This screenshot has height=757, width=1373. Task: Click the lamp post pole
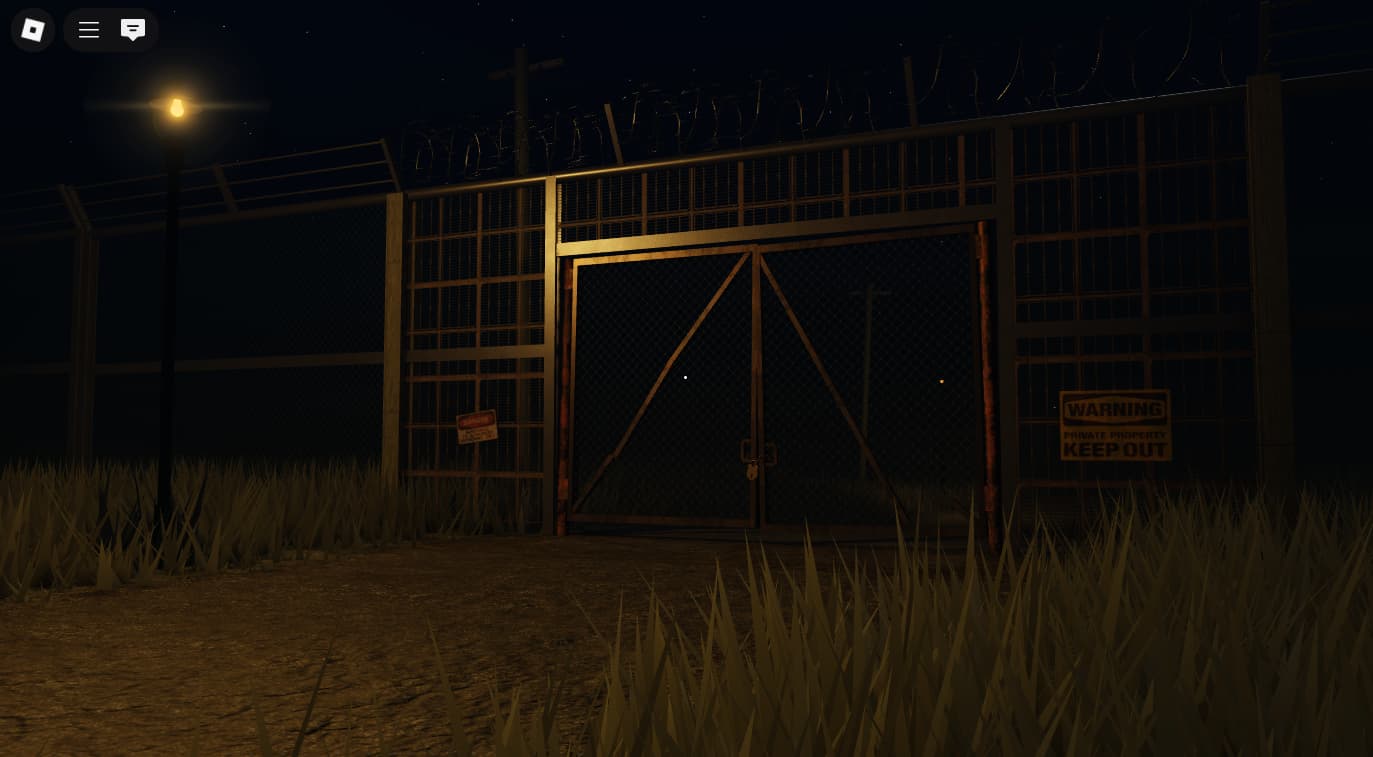pyautogui.click(x=172, y=350)
